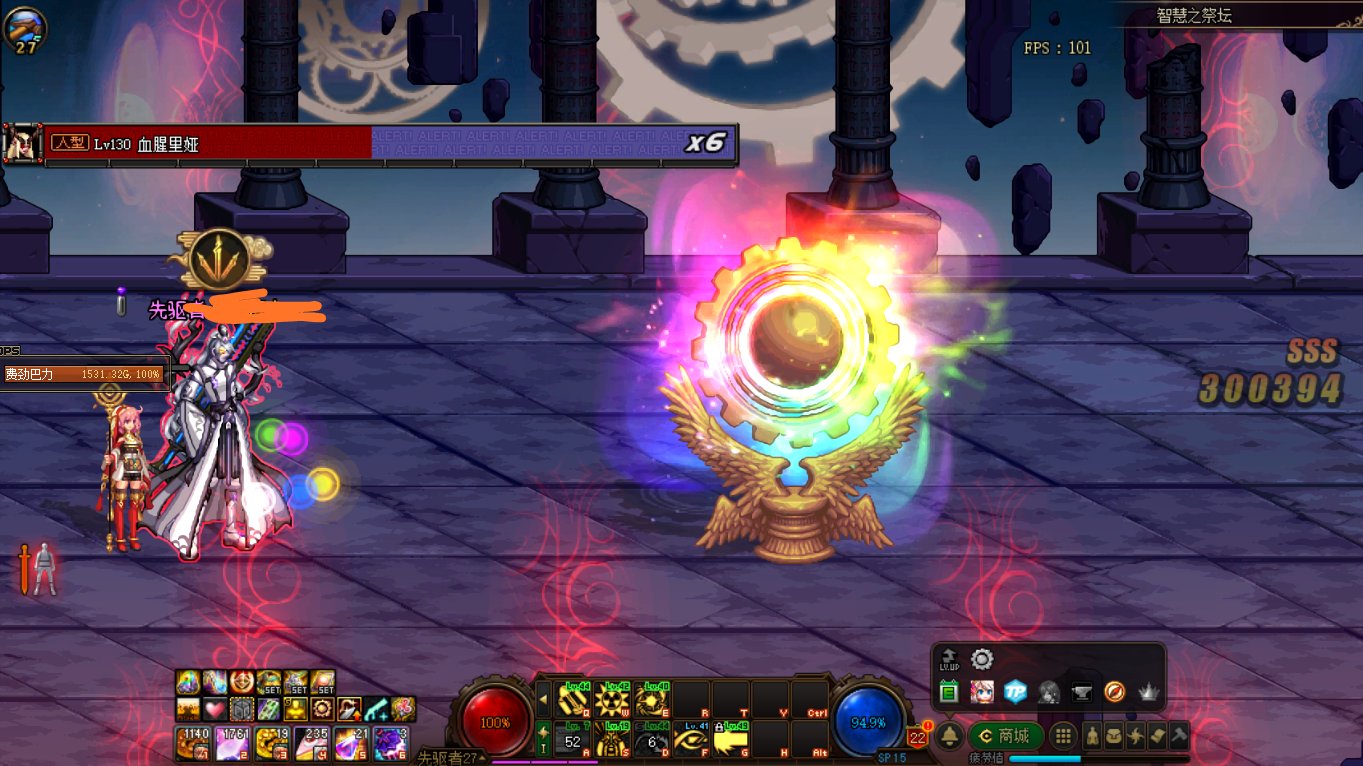The width and height of the screenshot is (1363, 766).
Task: Toggle the skill bar left arrow
Action: click(x=543, y=700)
